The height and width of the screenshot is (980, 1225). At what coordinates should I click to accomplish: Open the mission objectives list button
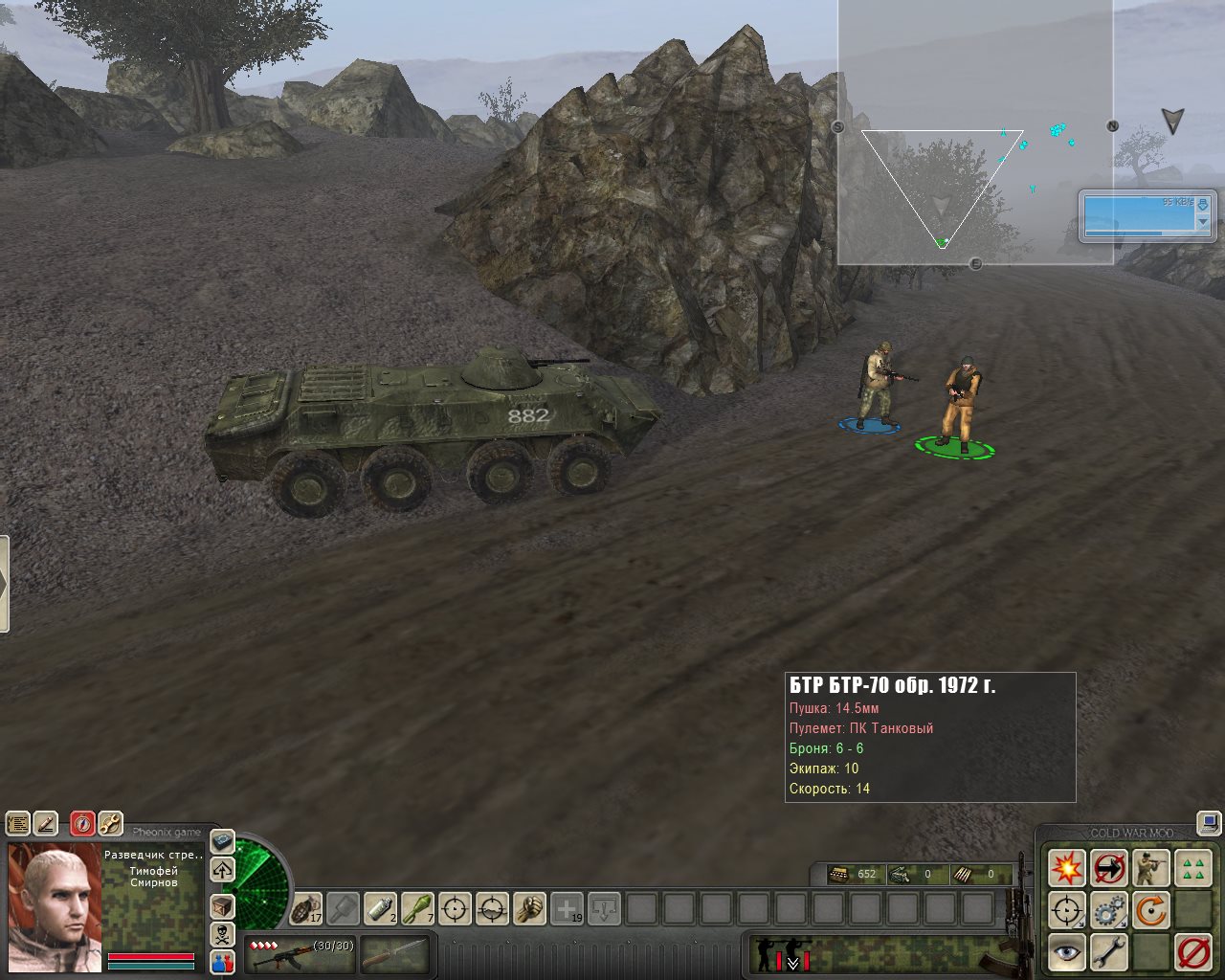[x=17, y=823]
